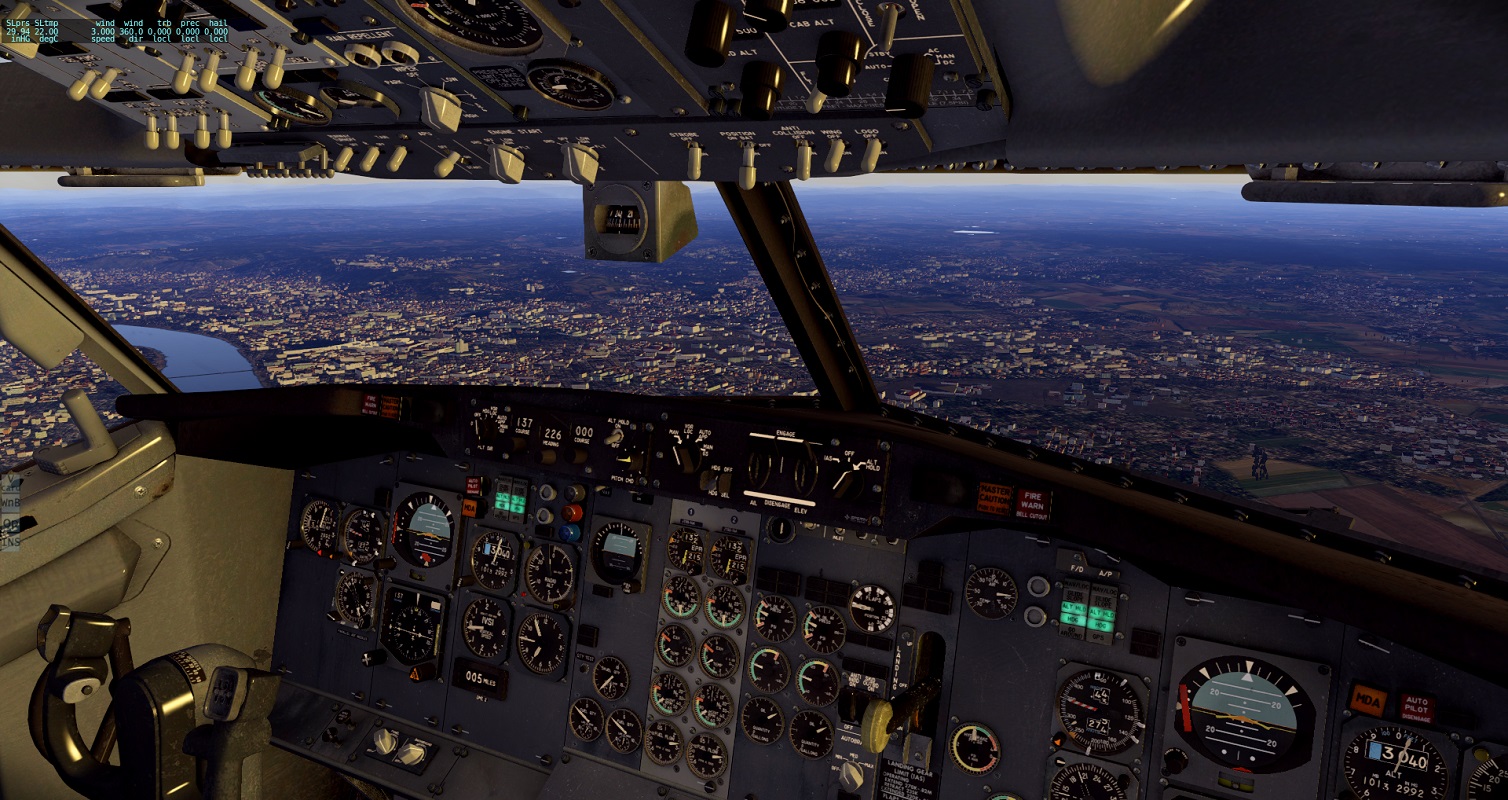Adjust the heading knob below 226
The width and height of the screenshot is (1508, 800).
(548, 457)
